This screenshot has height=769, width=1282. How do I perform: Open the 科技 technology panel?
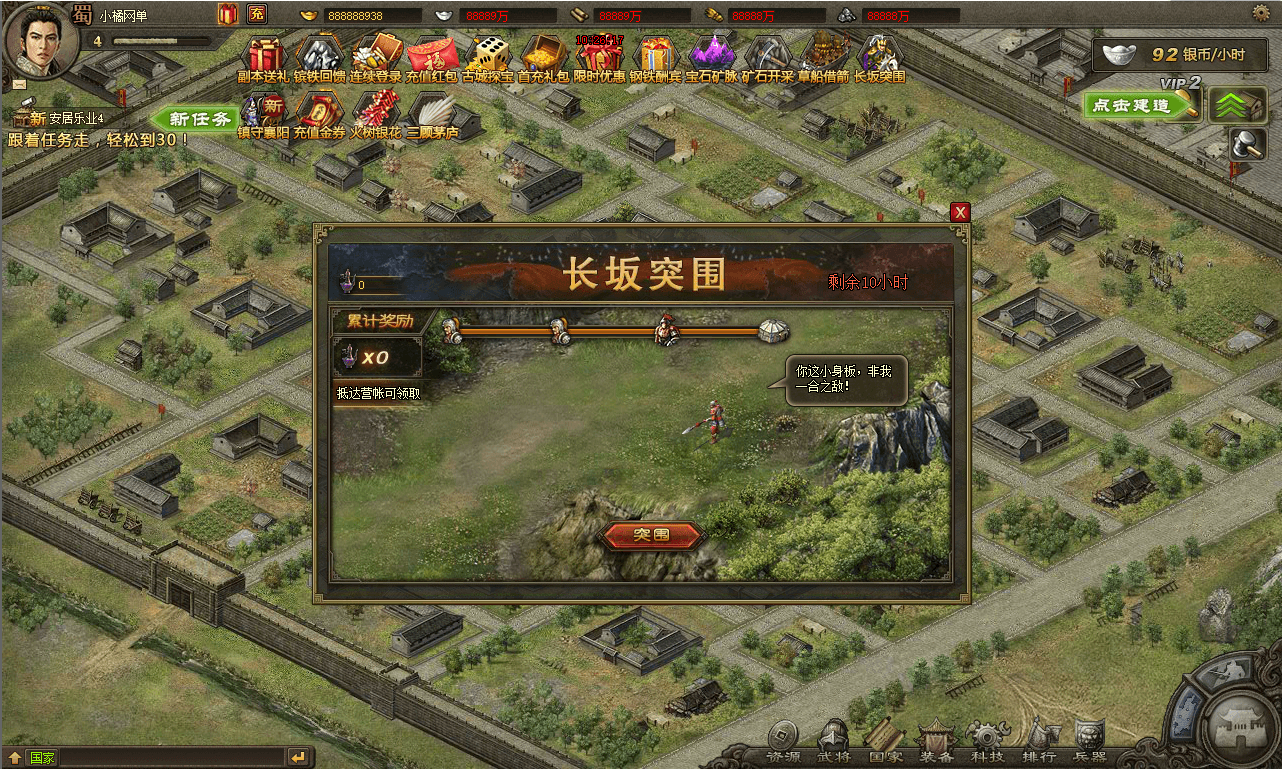coord(988,745)
